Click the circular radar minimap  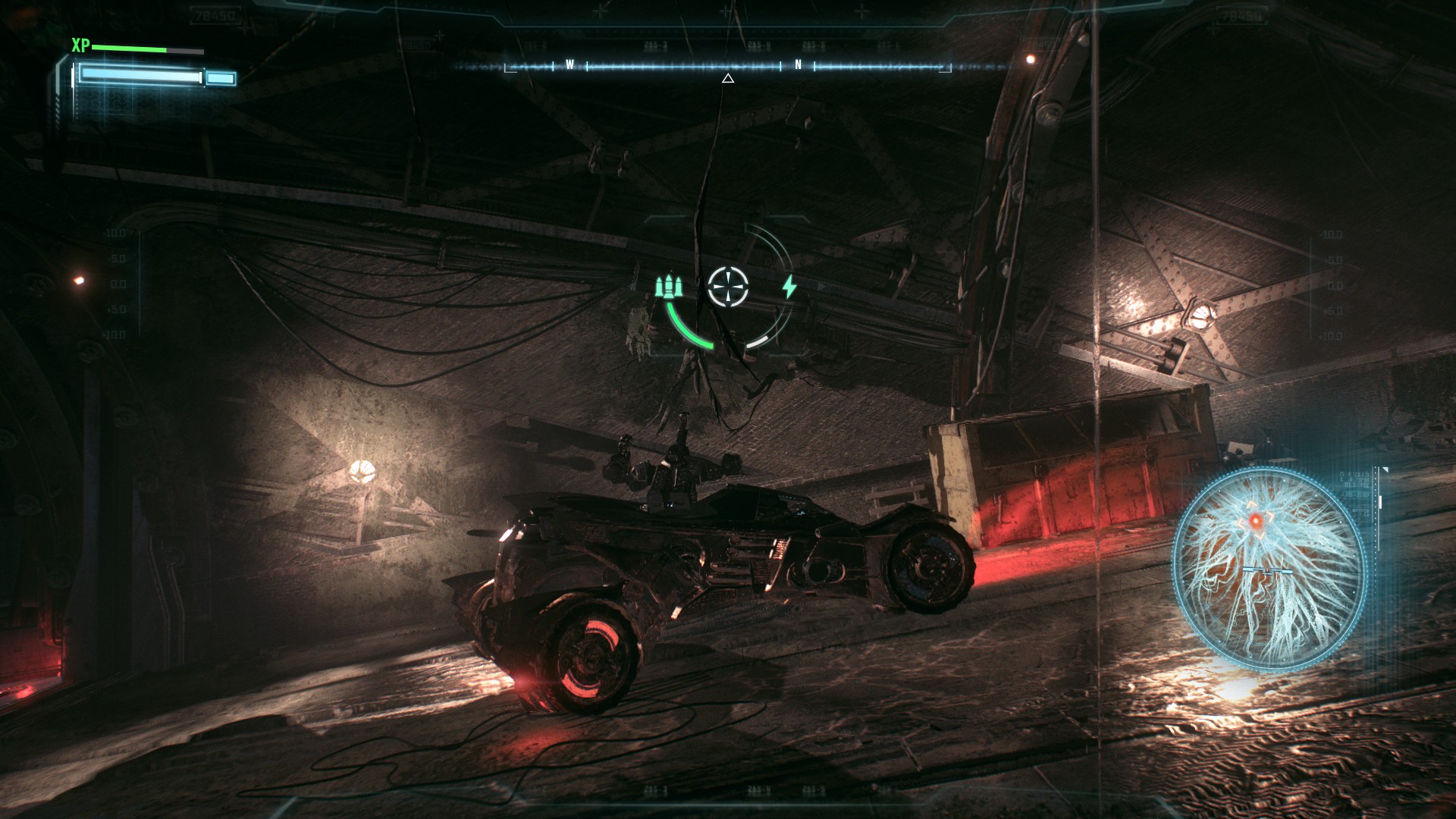click(1269, 563)
